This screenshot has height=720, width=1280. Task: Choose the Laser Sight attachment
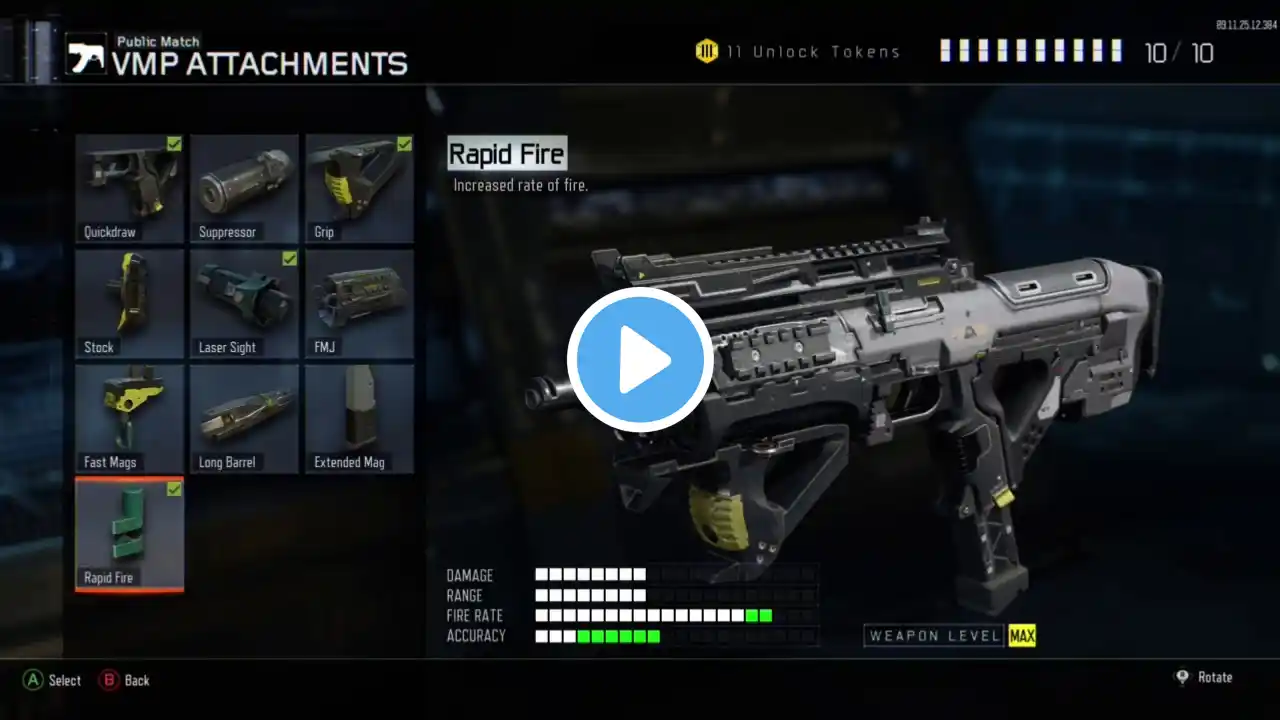[x=244, y=303]
